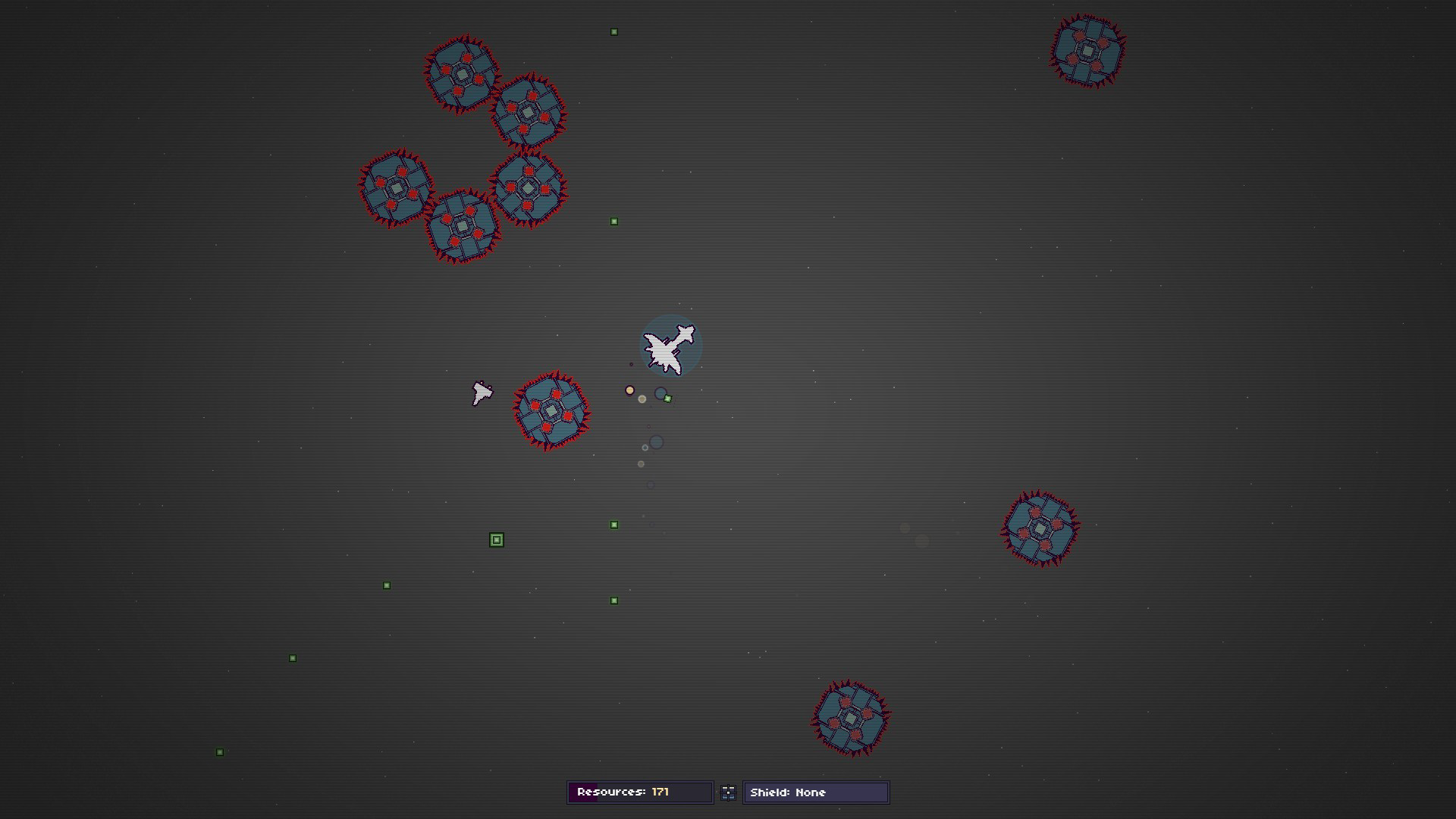The image size is (1456, 819).
Task: Target the topmost mine of the upper-left cluster
Action: click(x=464, y=75)
